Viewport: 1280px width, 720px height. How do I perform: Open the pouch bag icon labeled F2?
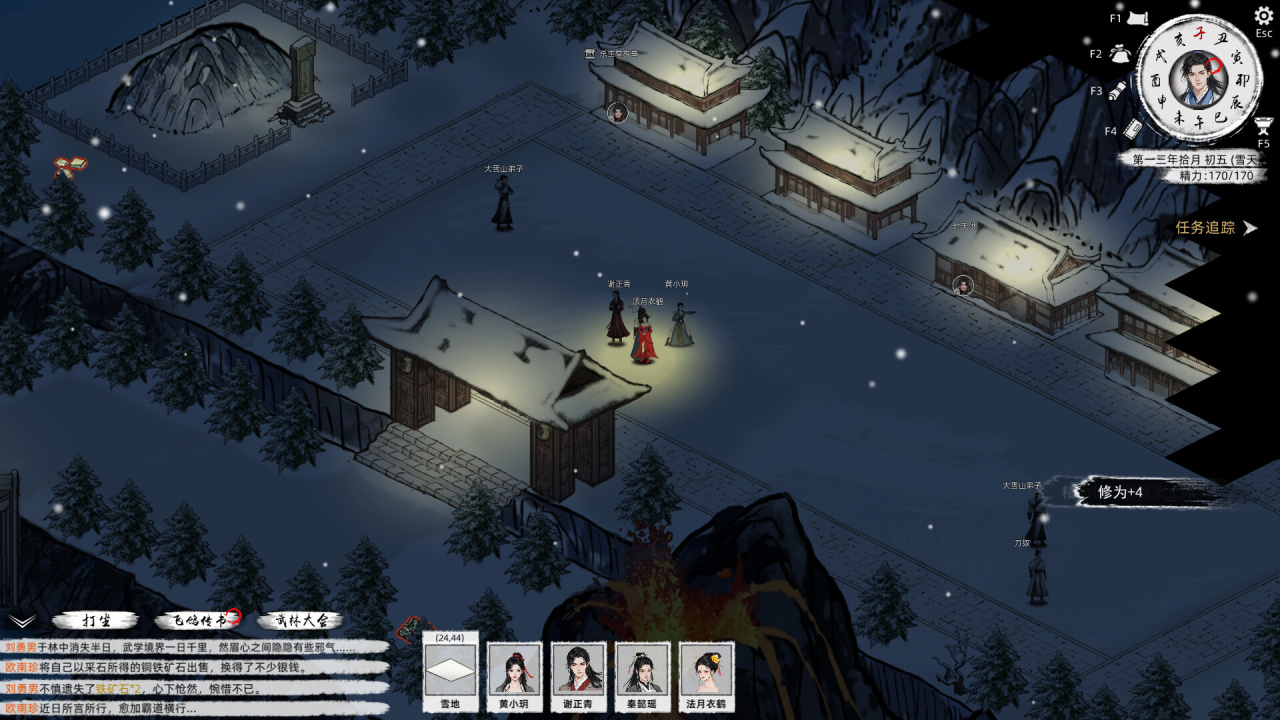1119,53
